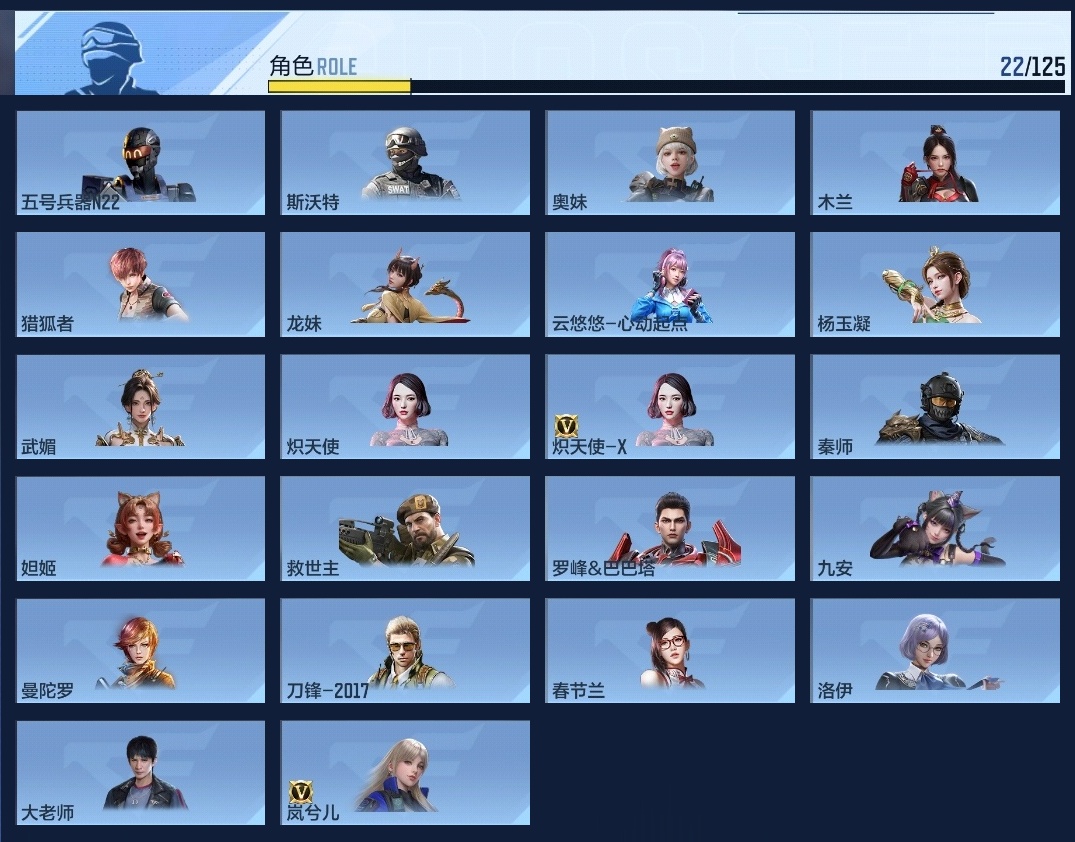This screenshot has height=842, width=1075.
Task: Choose the 龙妹 character card
Action: click(x=405, y=285)
